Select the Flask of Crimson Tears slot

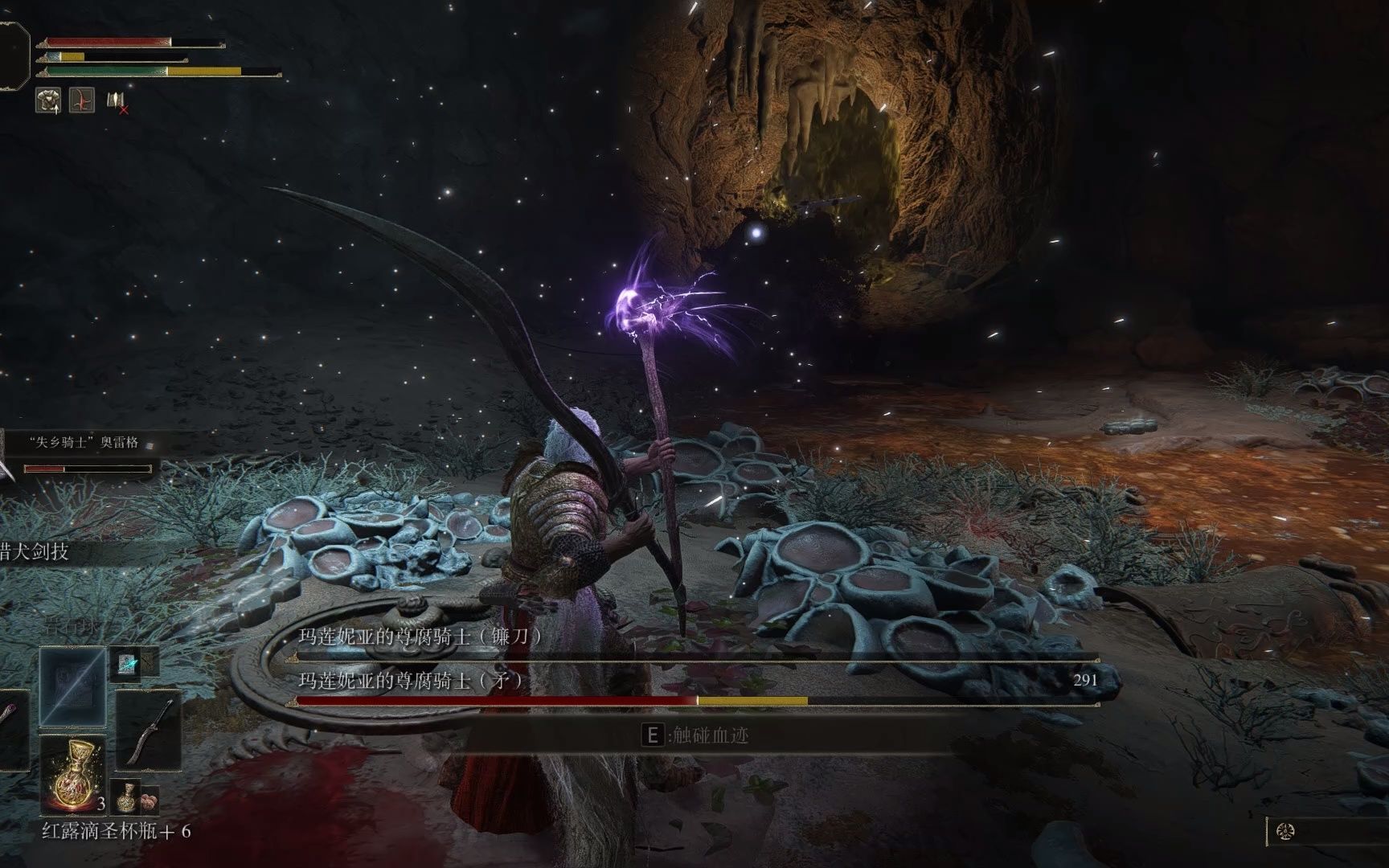[72, 773]
